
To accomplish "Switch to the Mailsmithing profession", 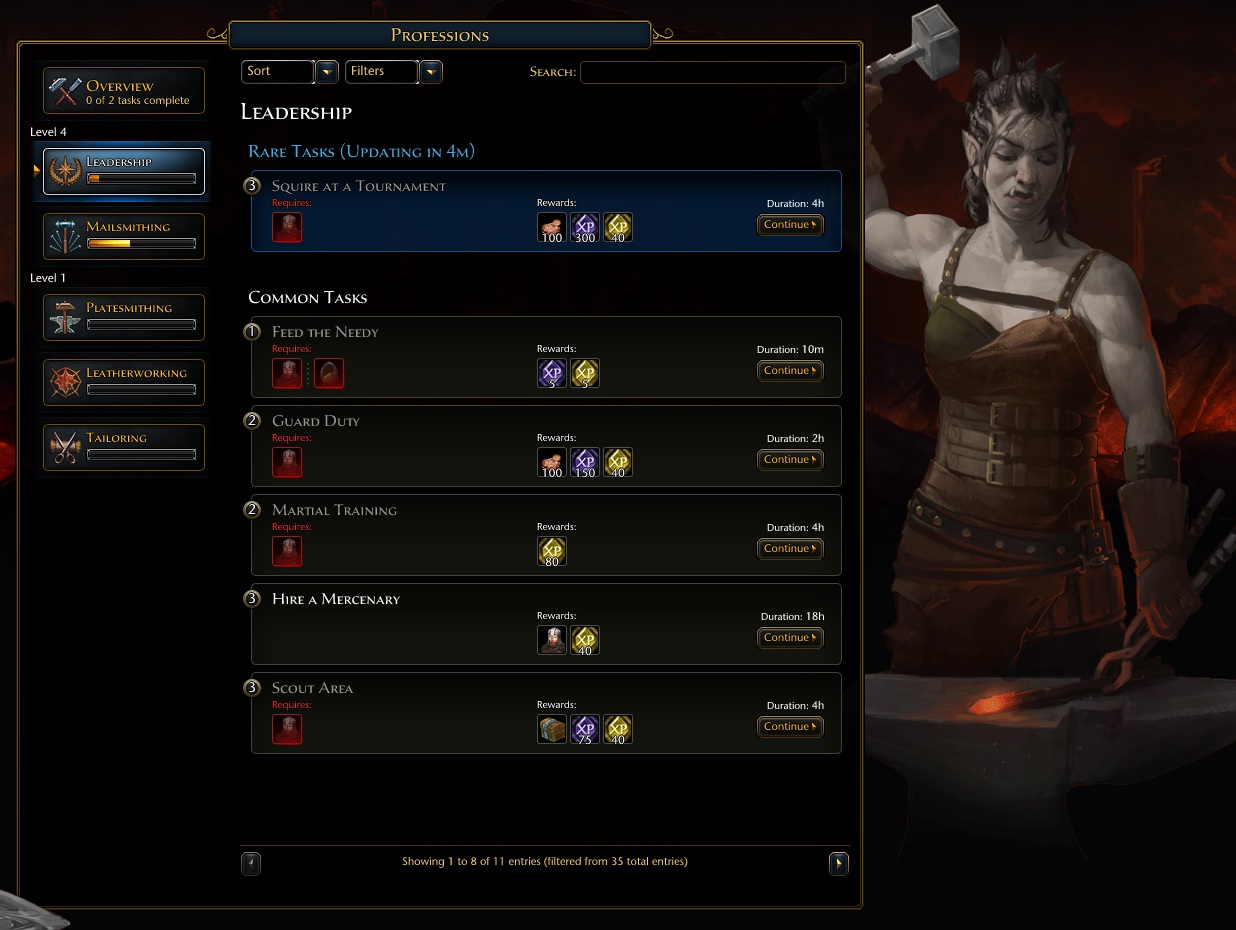I will (123, 236).
